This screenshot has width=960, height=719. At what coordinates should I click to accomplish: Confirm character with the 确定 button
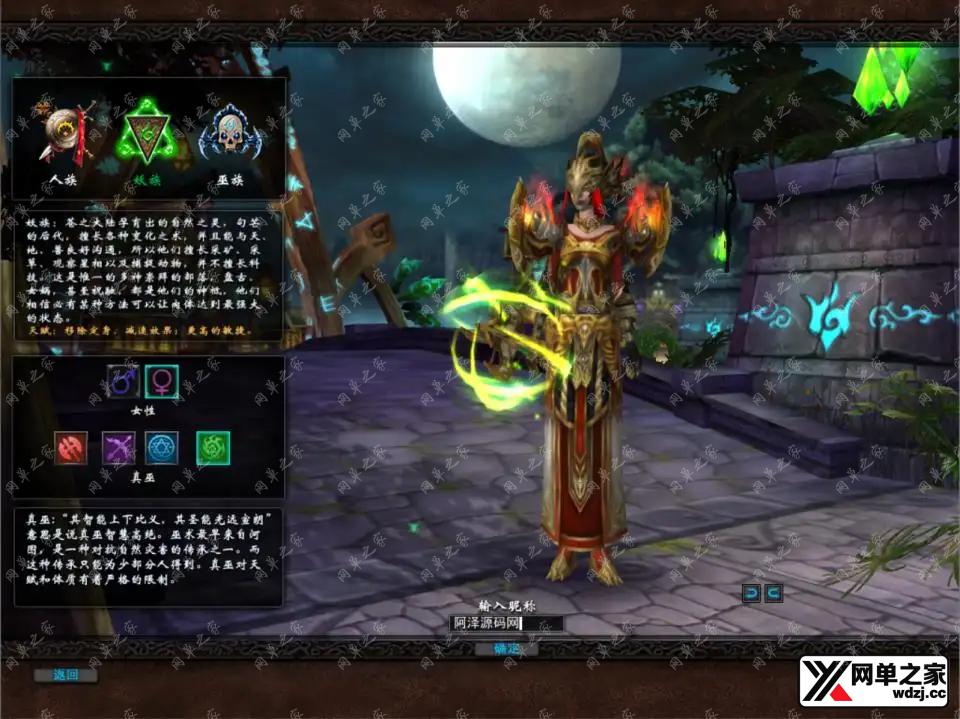click(x=507, y=649)
